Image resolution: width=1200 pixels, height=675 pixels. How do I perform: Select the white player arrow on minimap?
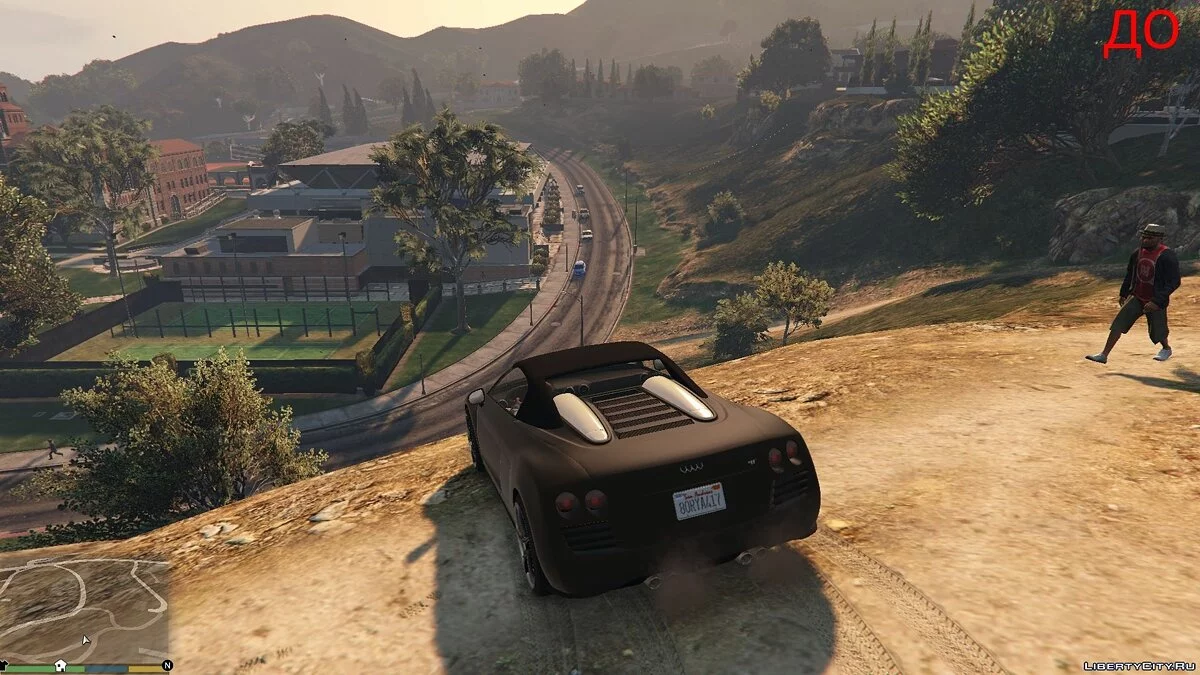click(85, 640)
